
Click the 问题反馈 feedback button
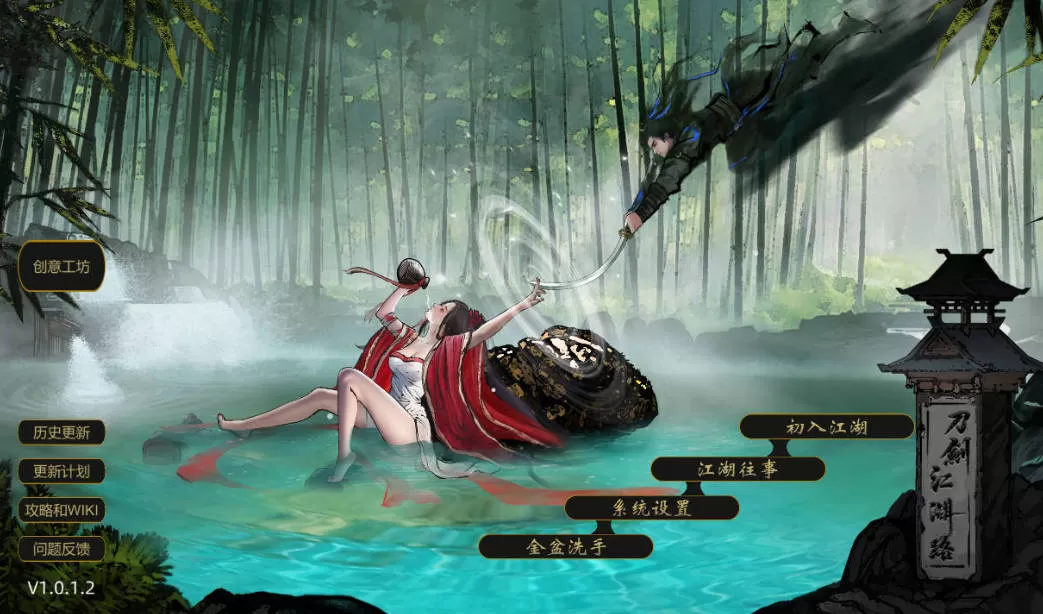[x=61, y=548]
